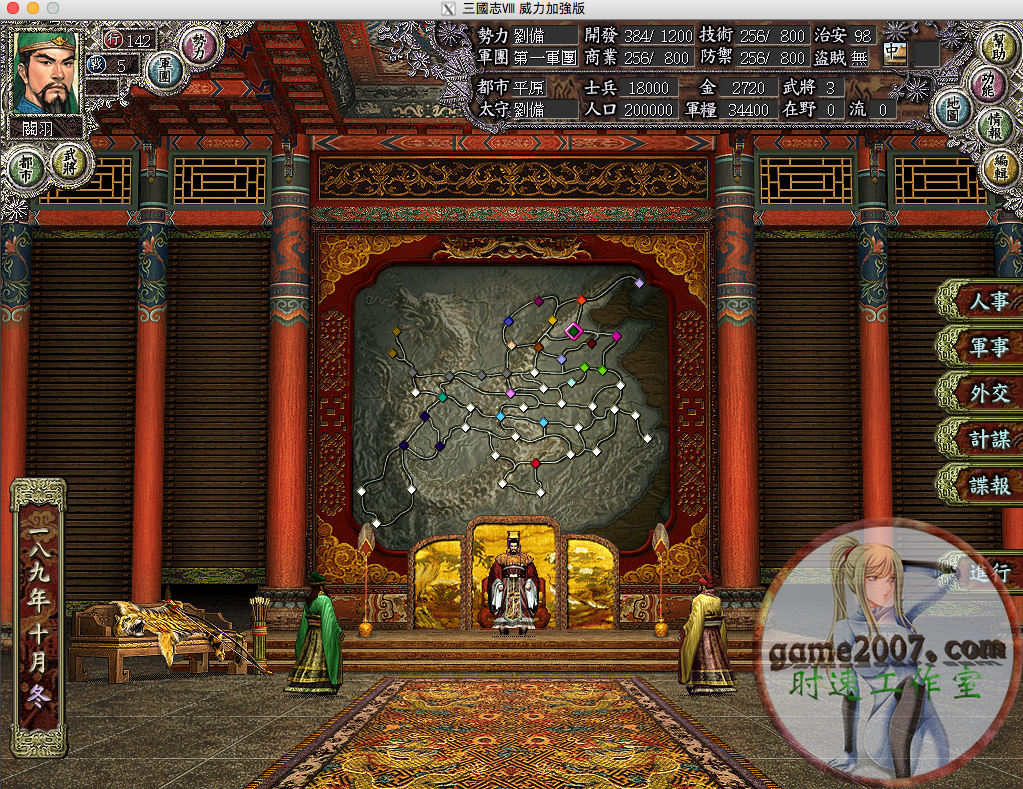This screenshot has height=789, width=1023.
Task: Click Guan Yu's portrait
Action: coord(45,72)
